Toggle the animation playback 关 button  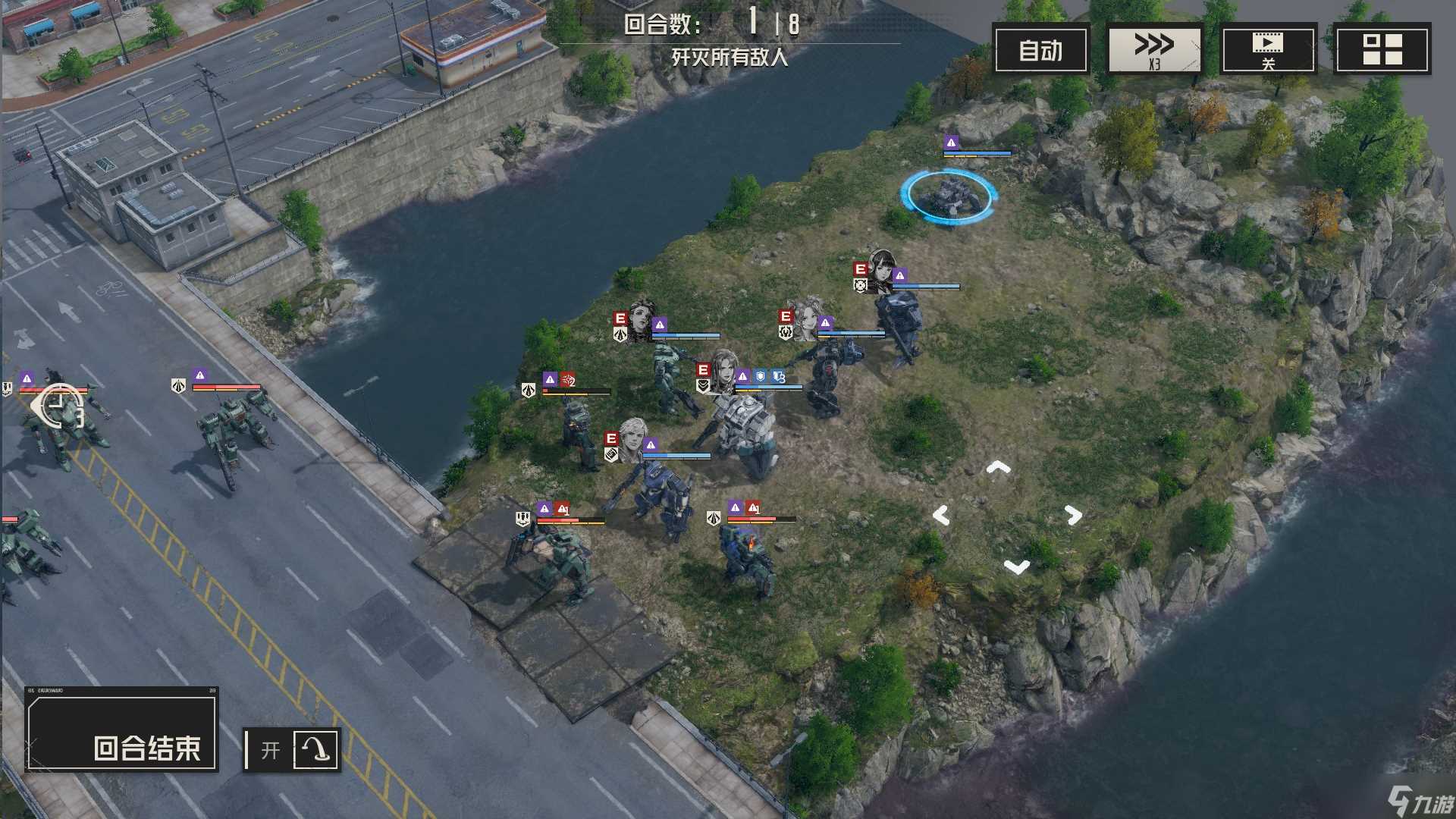point(1268,50)
